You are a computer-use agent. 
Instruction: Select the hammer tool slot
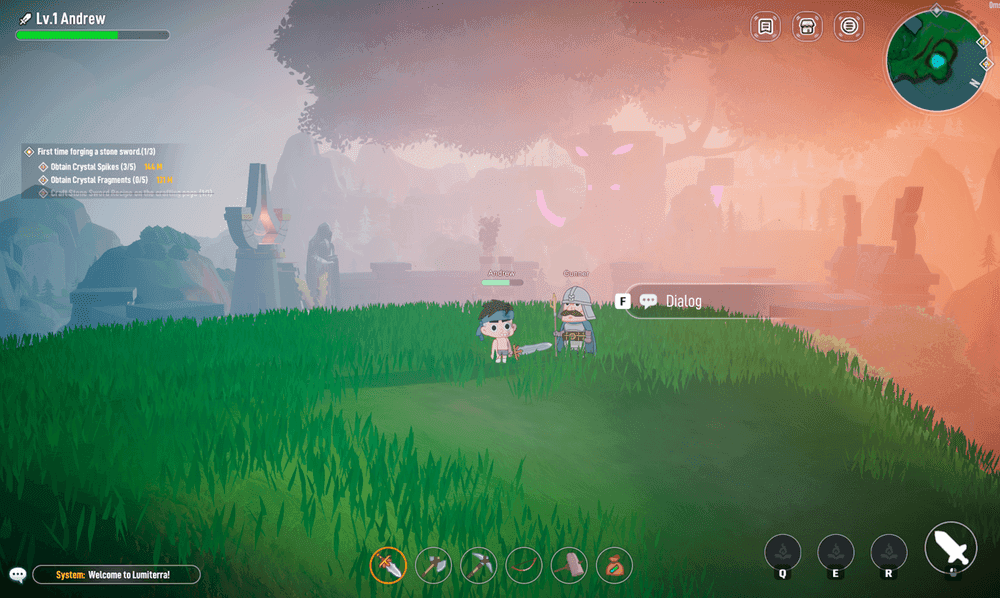(x=569, y=566)
